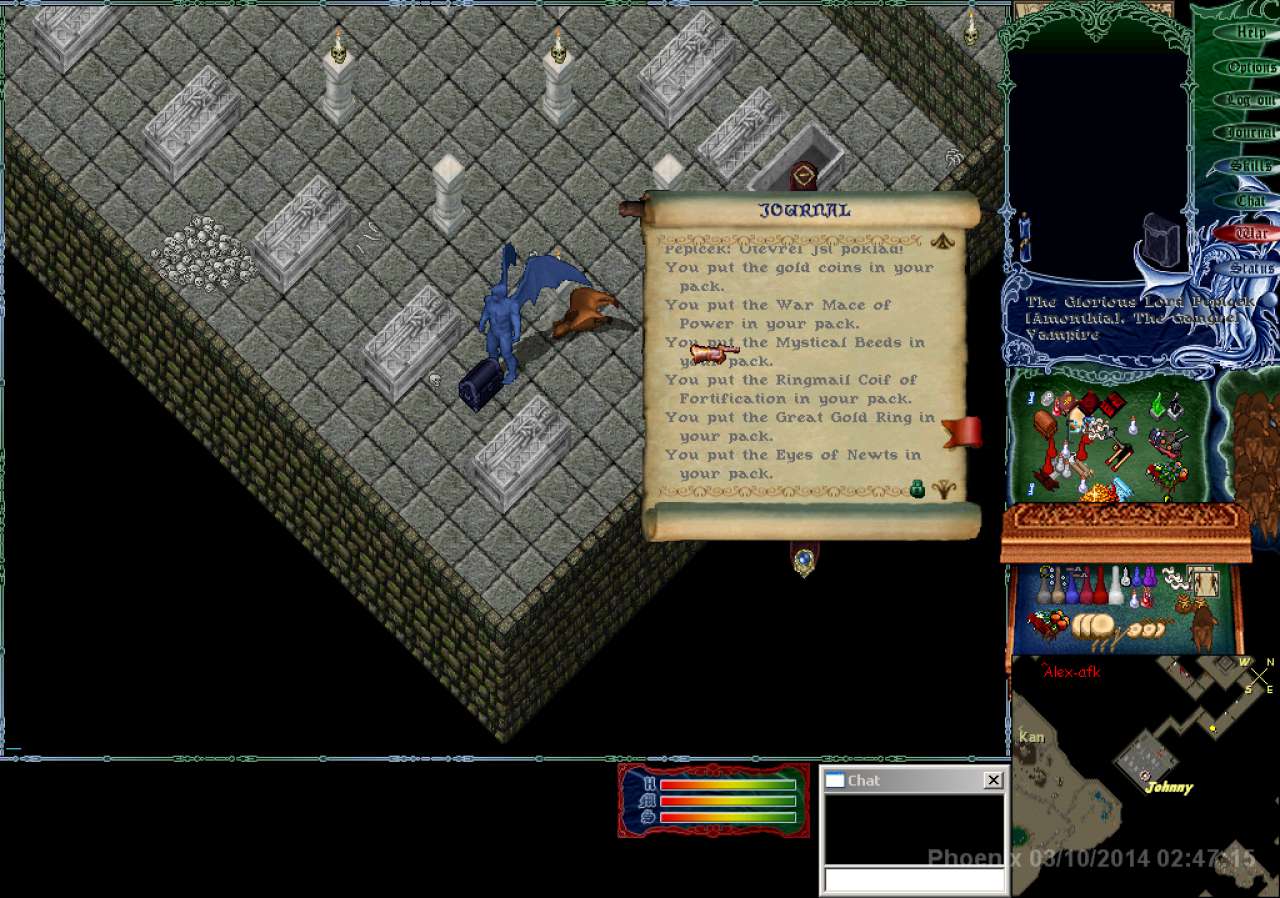
Task: Open the Help menu on the paperdoll
Action: click(1251, 33)
